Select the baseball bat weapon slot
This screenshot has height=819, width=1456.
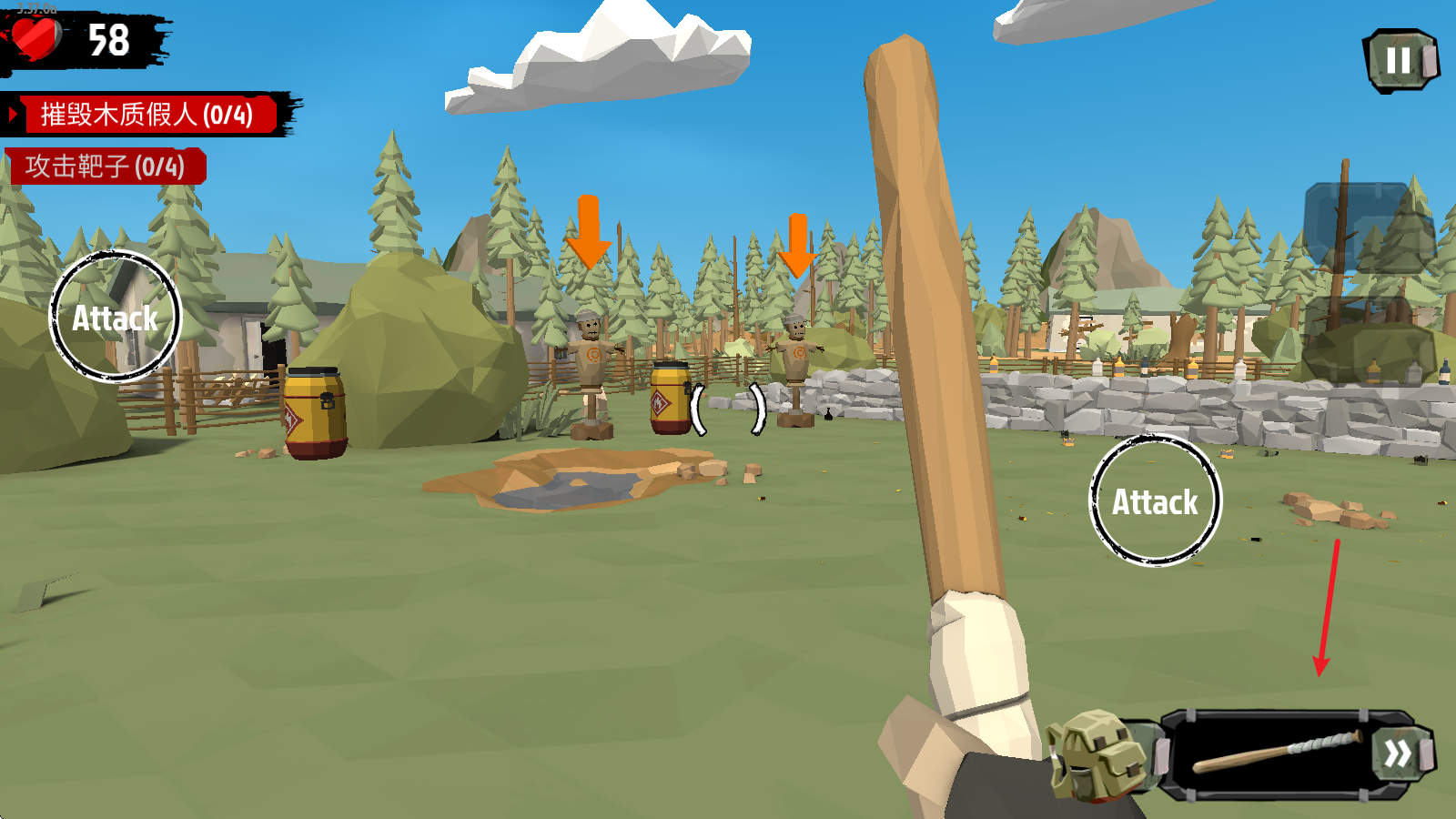pyautogui.click(x=1274, y=755)
